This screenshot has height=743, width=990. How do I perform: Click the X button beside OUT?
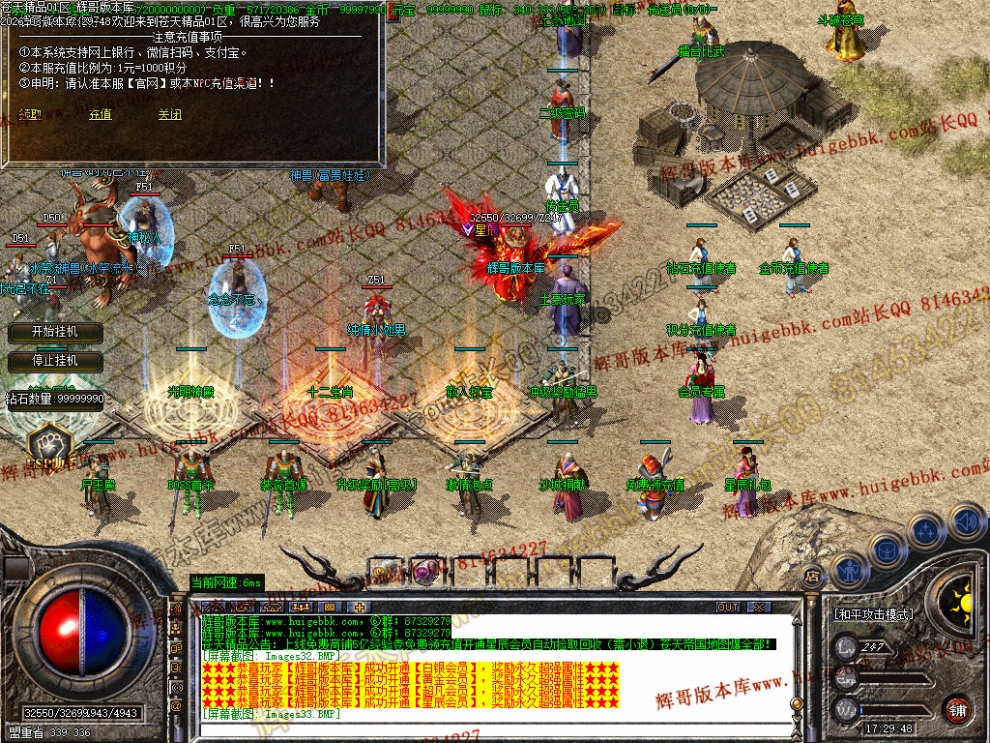point(759,607)
